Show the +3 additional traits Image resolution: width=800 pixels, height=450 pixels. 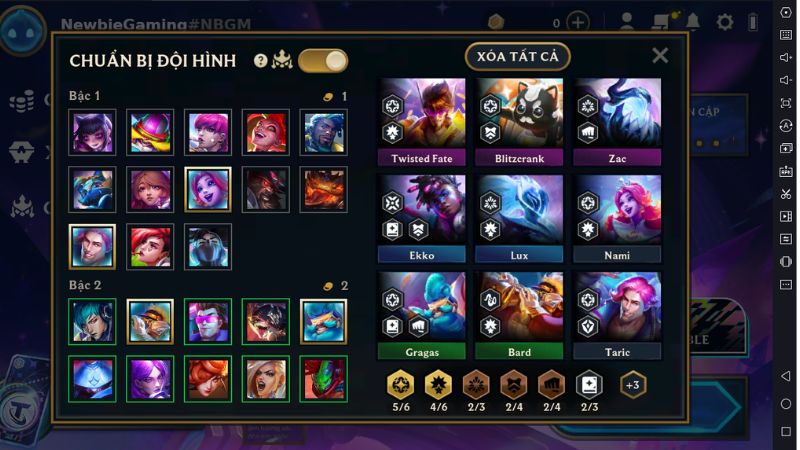[x=633, y=385]
